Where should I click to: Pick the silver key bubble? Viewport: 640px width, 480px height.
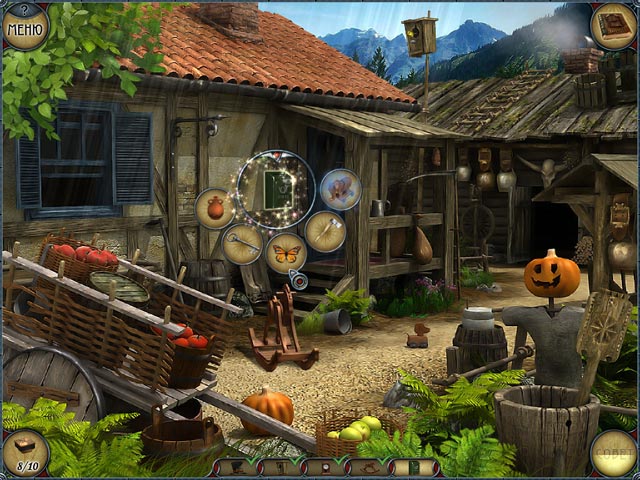click(x=241, y=243)
